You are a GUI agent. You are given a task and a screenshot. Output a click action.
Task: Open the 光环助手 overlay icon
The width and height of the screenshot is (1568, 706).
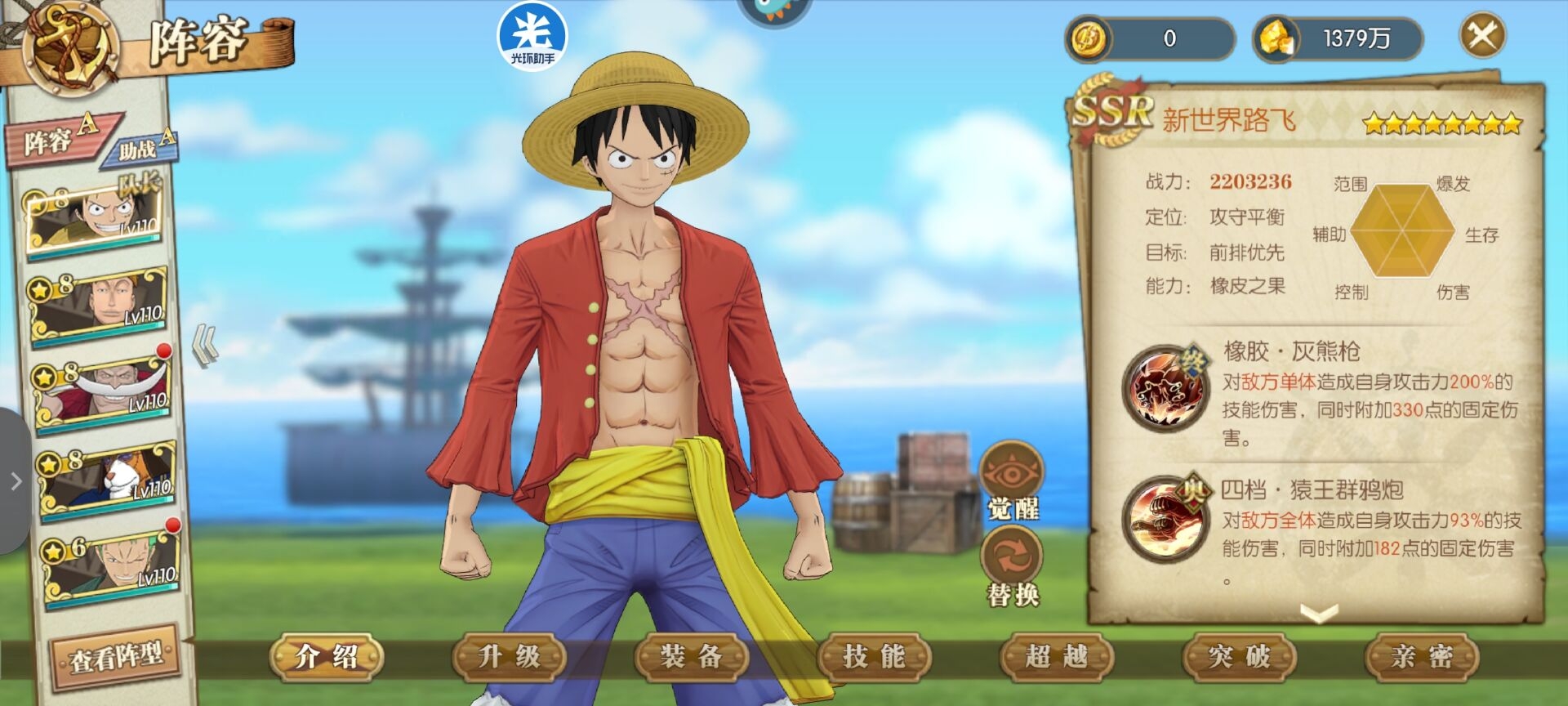532,37
